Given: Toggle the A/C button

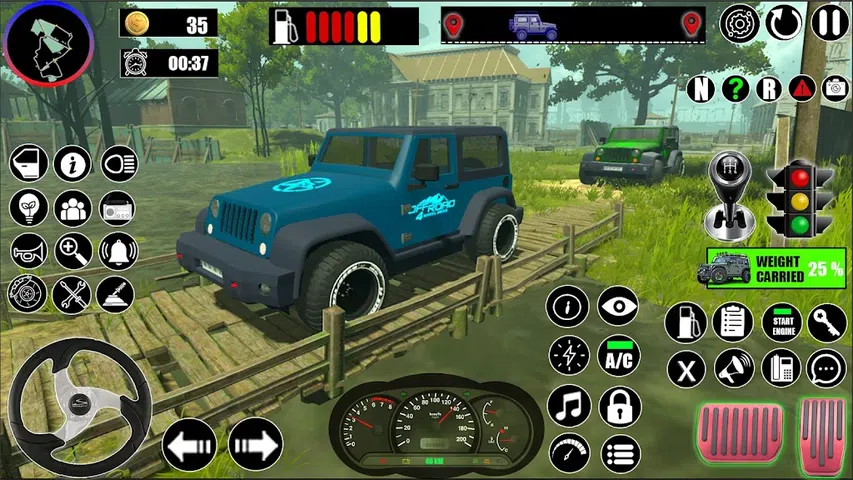Looking at the screenshot, I should tap(619, 355).
